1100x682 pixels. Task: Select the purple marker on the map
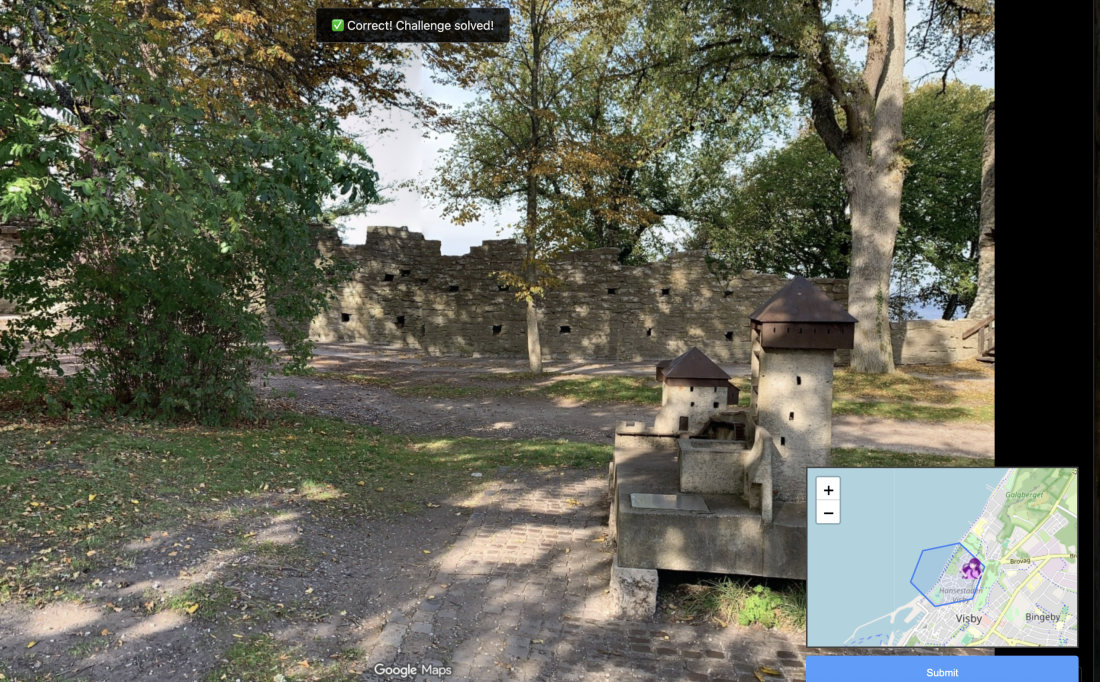click(x=971, y=569)
